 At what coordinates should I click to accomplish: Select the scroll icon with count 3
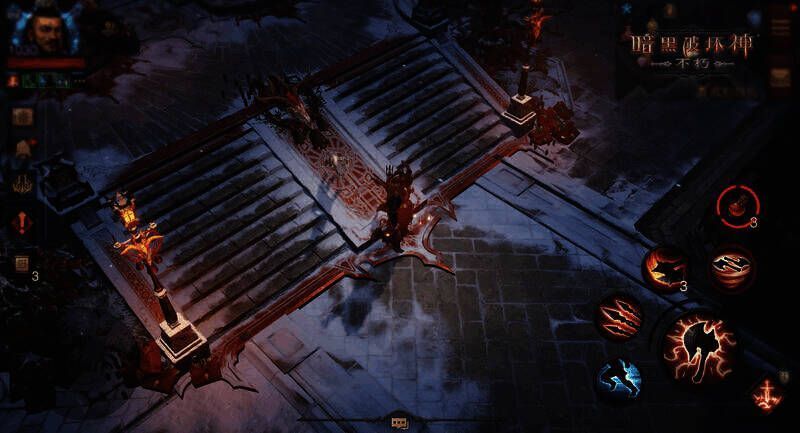[x=21, y=264]
